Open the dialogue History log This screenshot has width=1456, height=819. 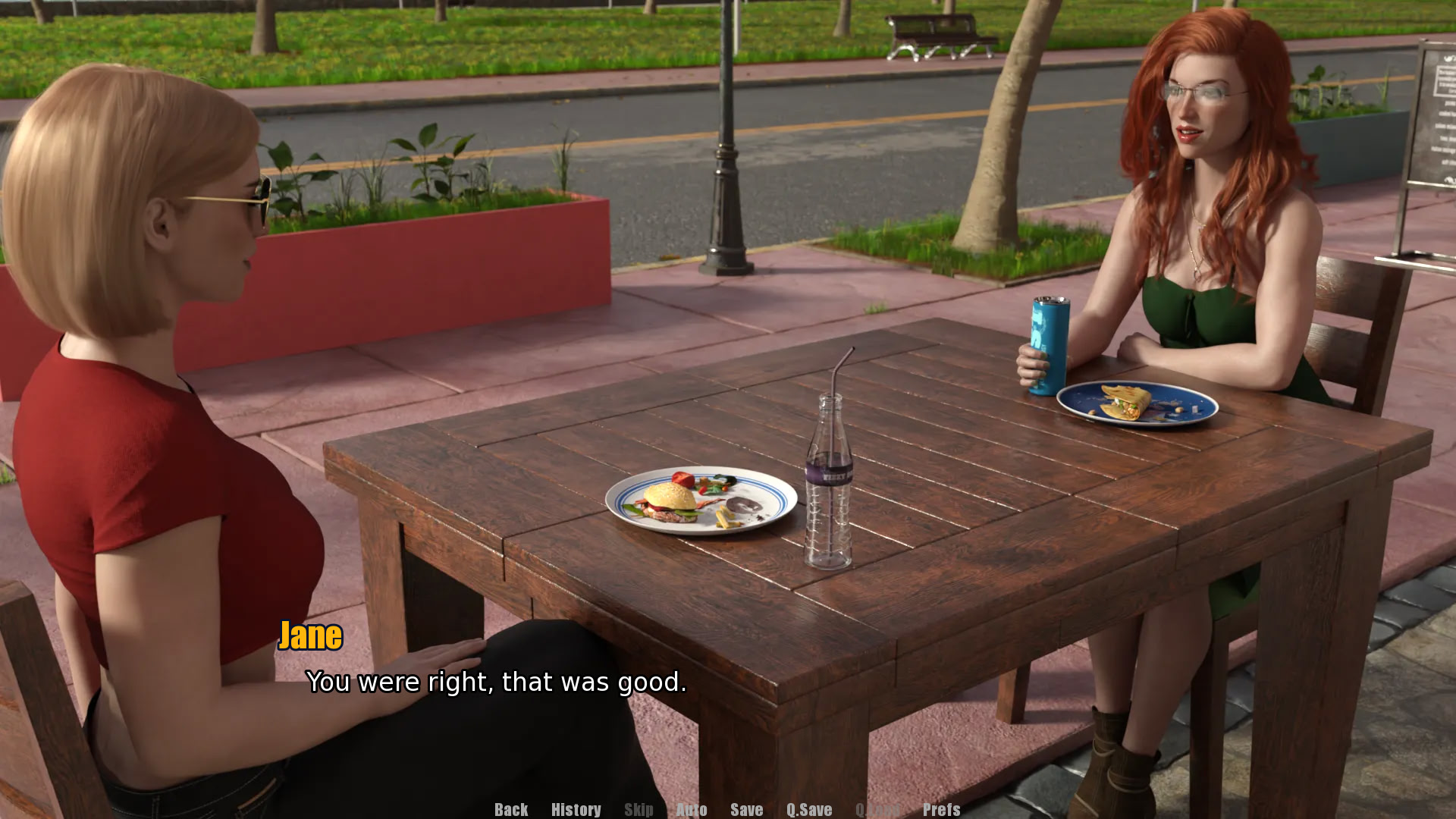(576, 809)
